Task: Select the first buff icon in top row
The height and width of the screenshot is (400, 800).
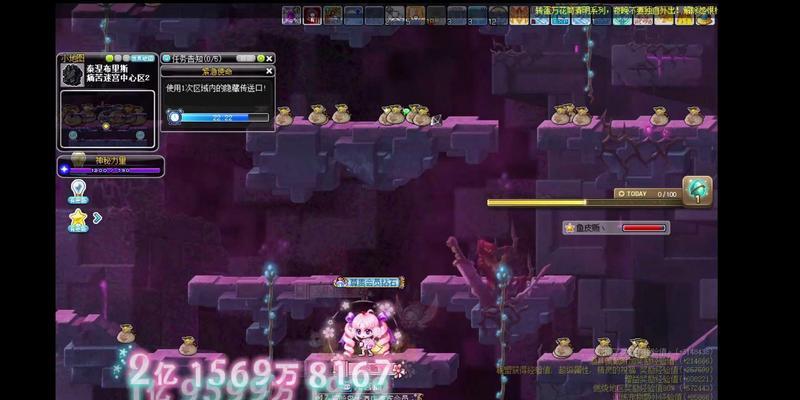Action: [x=291, y=15]
